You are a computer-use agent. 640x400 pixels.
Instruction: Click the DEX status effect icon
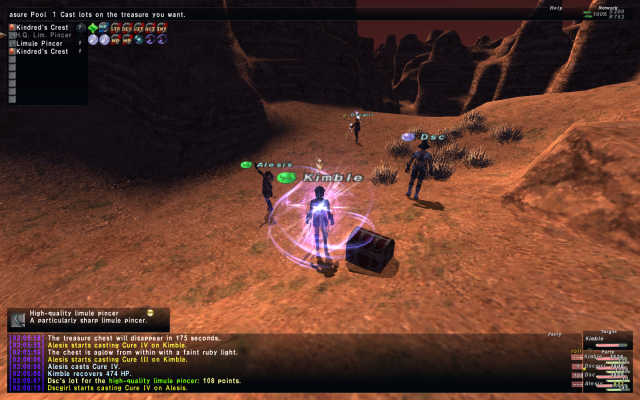pyautogui.click(x=127, y=27)
